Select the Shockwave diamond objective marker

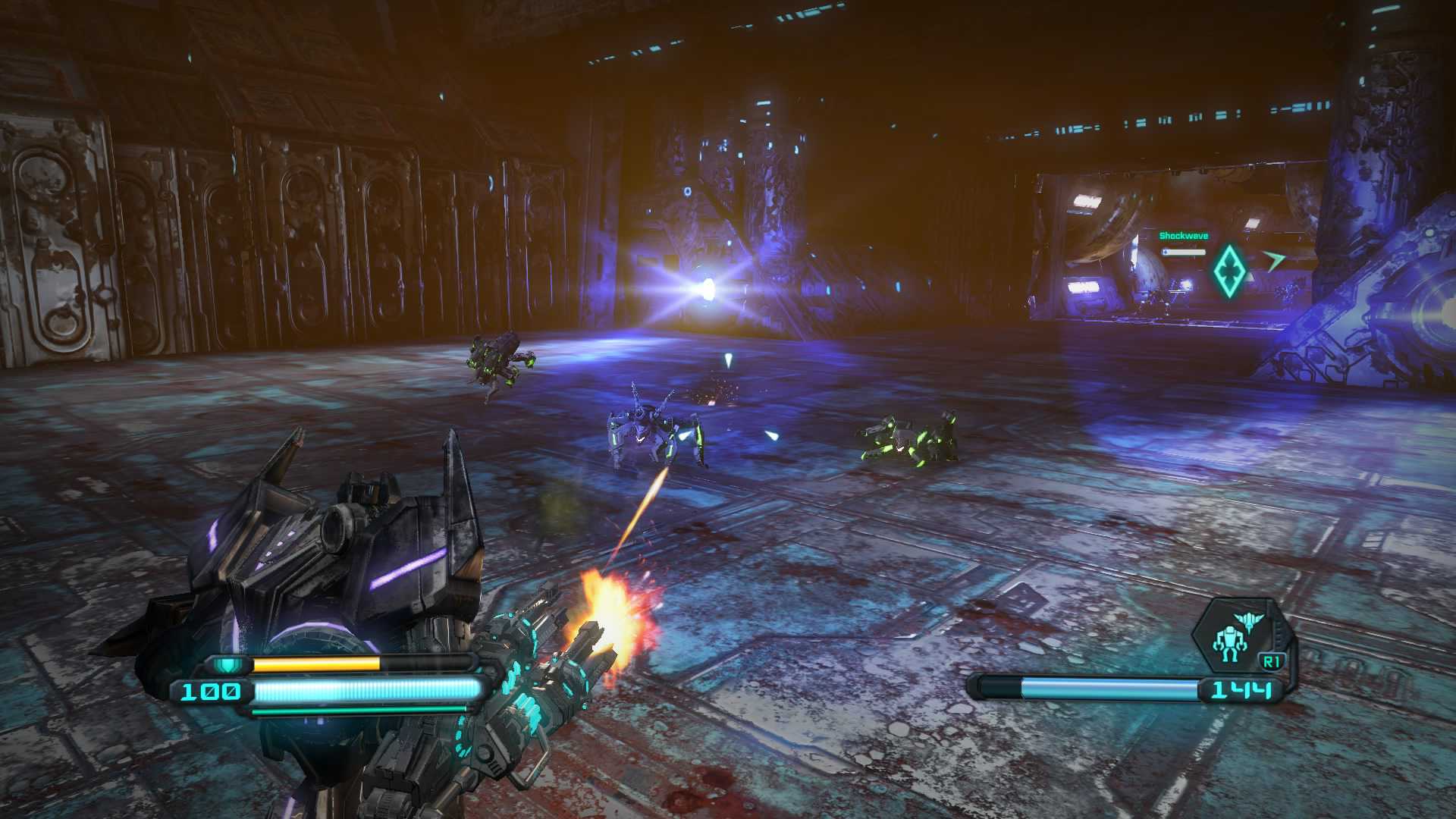[x=1228, y=271]
